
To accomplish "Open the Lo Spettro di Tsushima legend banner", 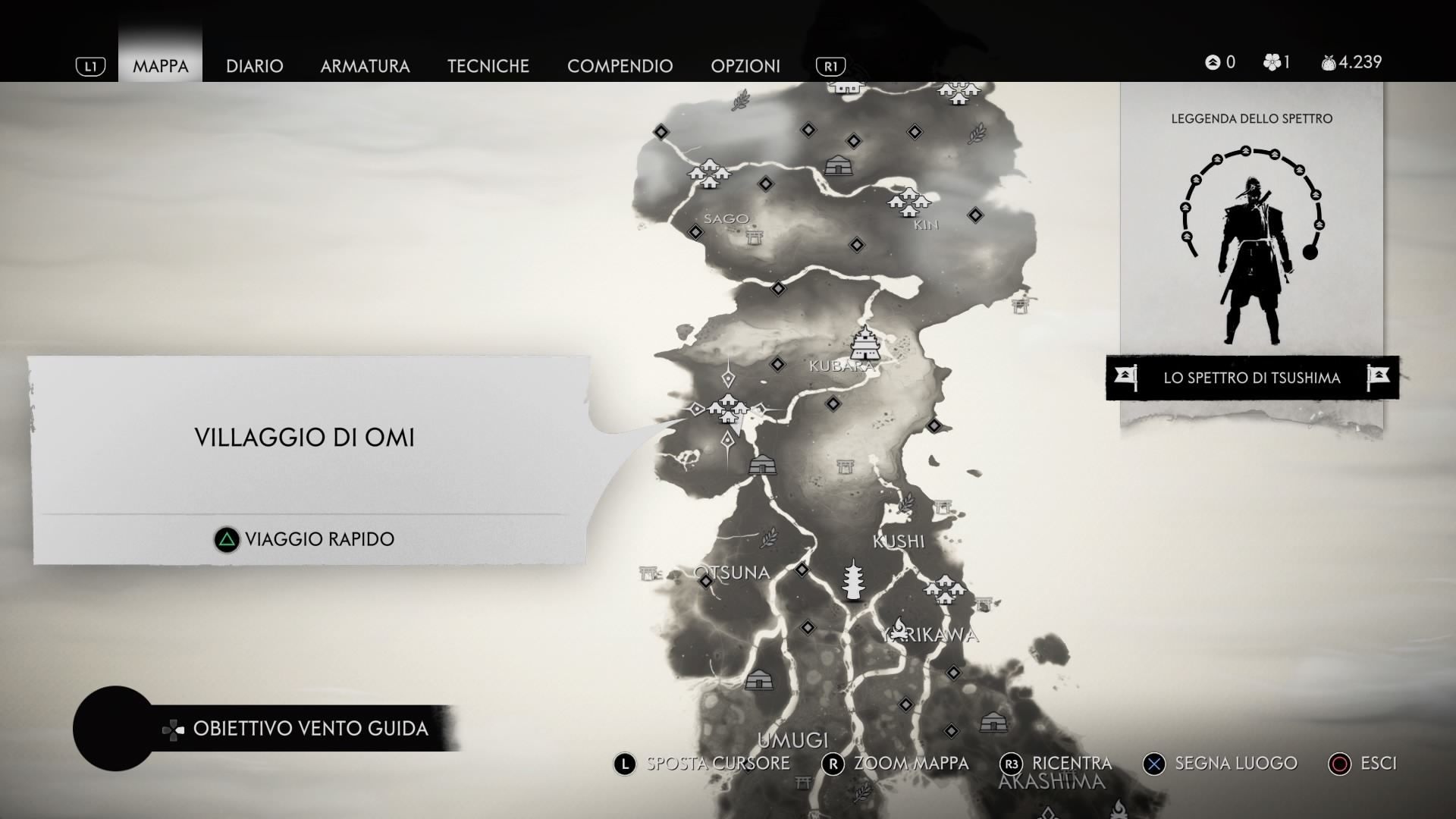I will tap(1251, 378).
